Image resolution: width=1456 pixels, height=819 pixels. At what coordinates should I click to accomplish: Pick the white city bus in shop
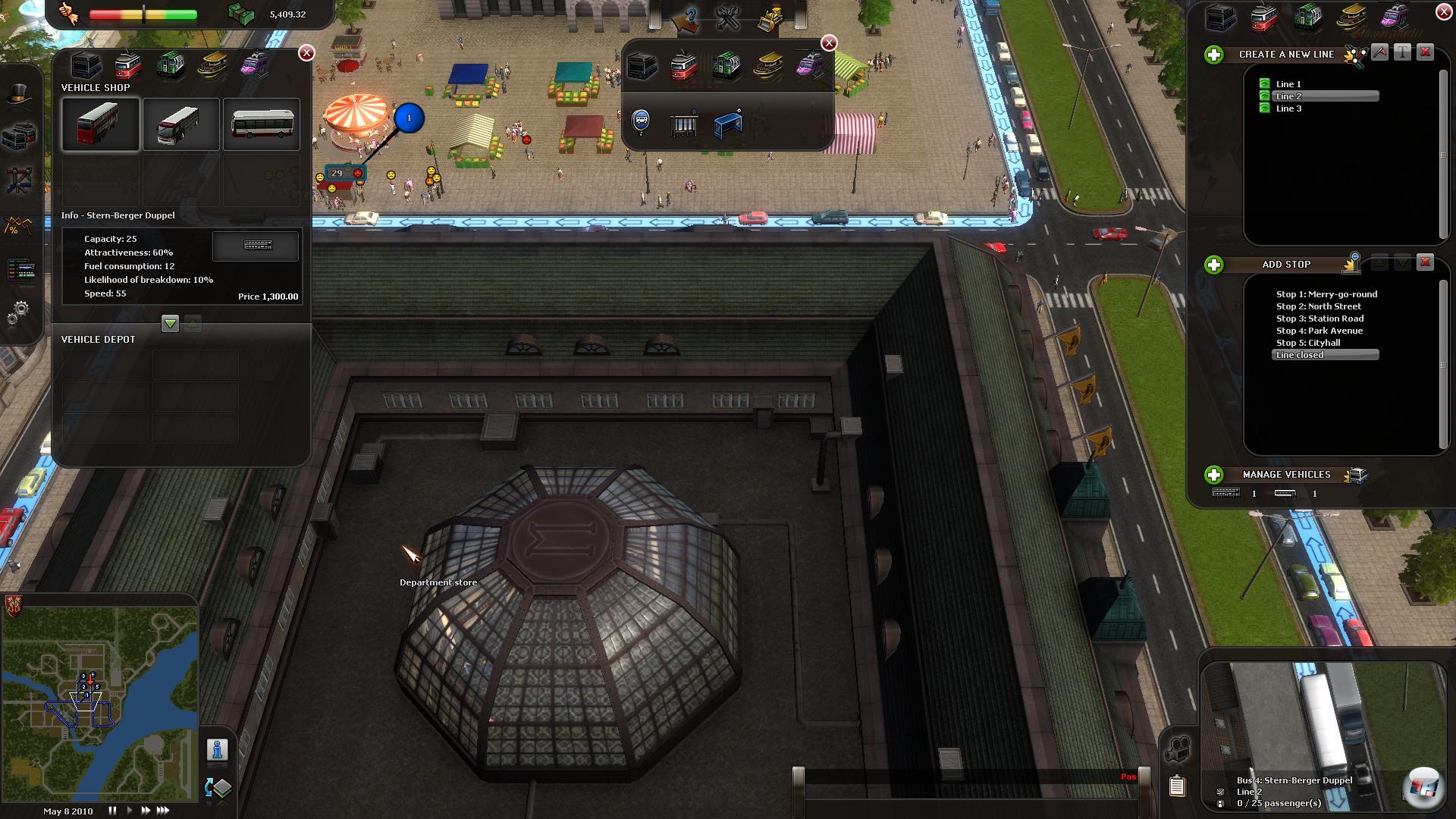point(262,124)
